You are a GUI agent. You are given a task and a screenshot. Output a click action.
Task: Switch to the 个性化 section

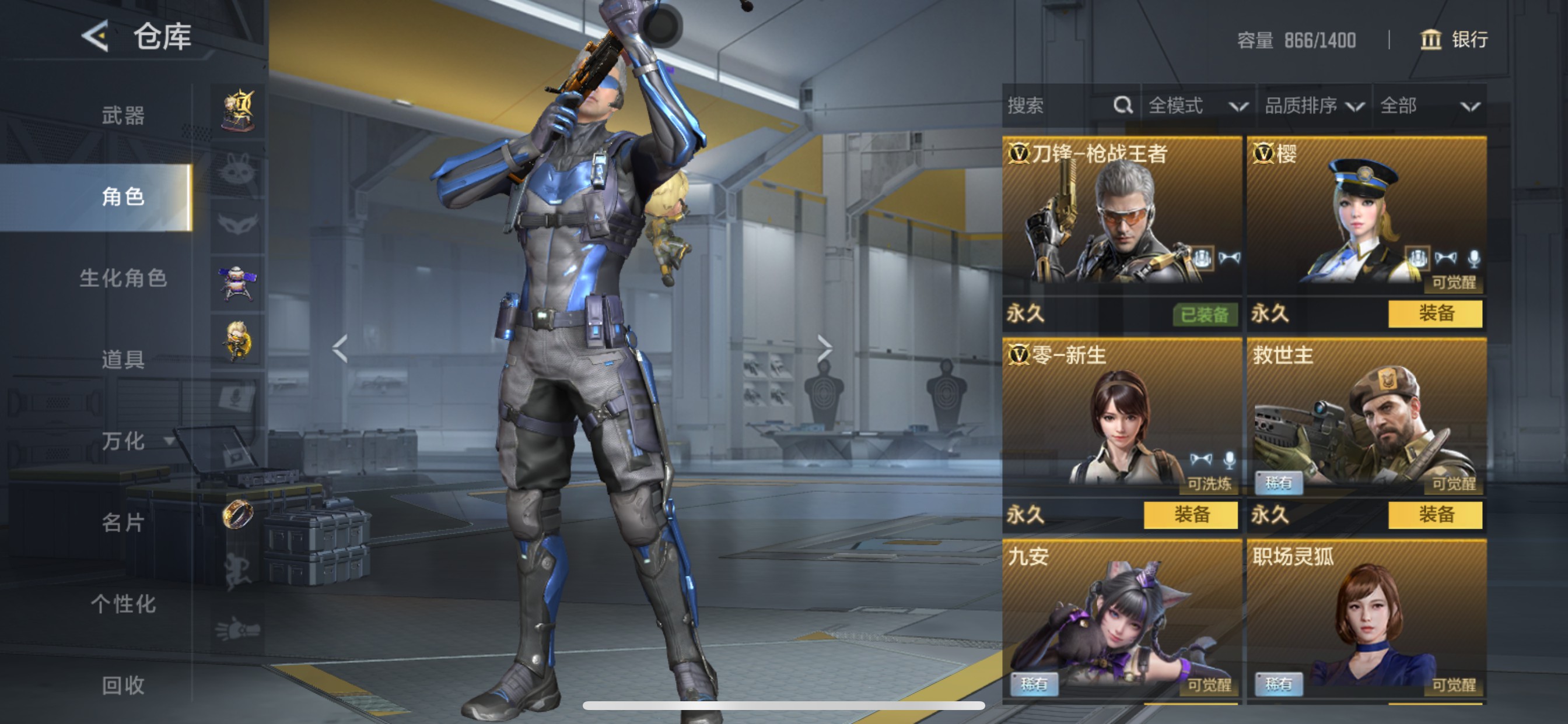click(x=123, y=604)
